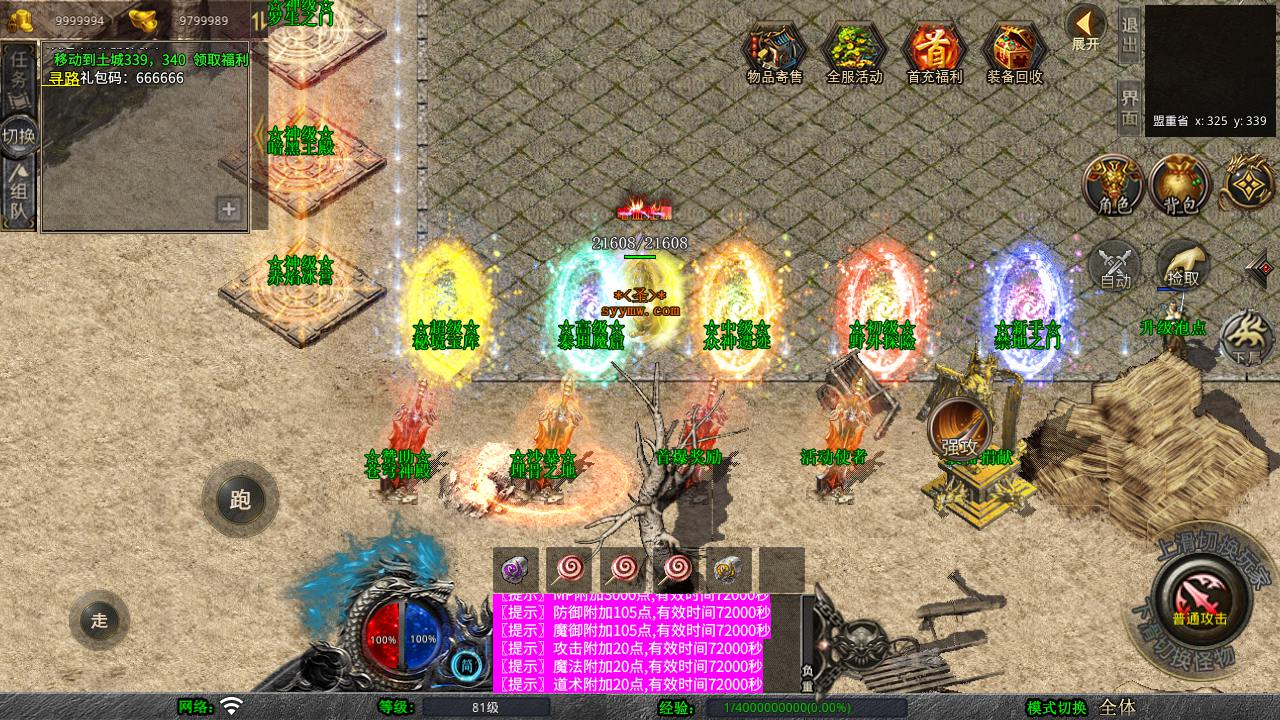Open the 装备回收 equipment recycling menu
This screenshot has height=720, width=1280.
pos(1014,52)
